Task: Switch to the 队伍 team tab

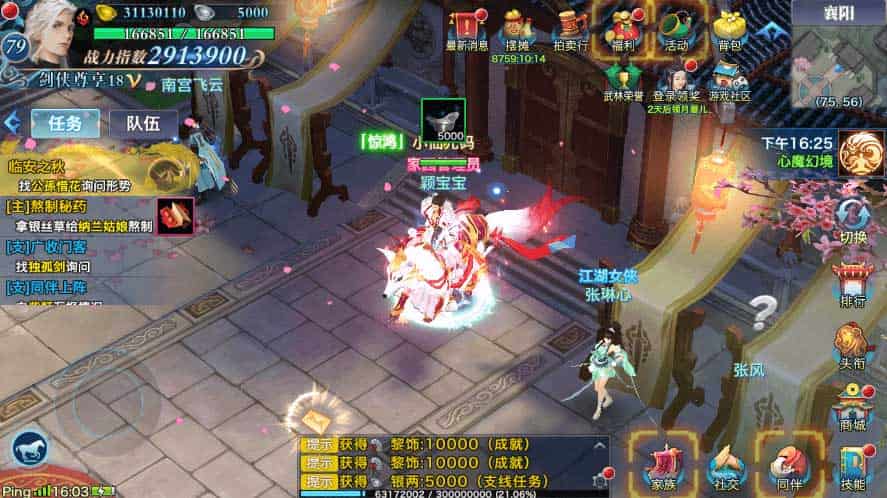Action: [138, 123]
